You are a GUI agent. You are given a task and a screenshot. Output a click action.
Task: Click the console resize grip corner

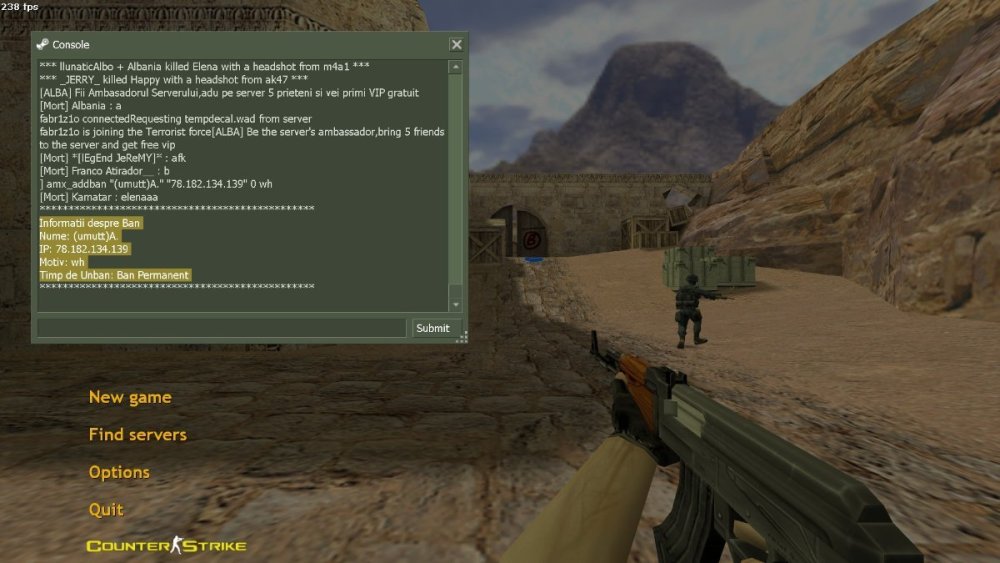point(462,339)
